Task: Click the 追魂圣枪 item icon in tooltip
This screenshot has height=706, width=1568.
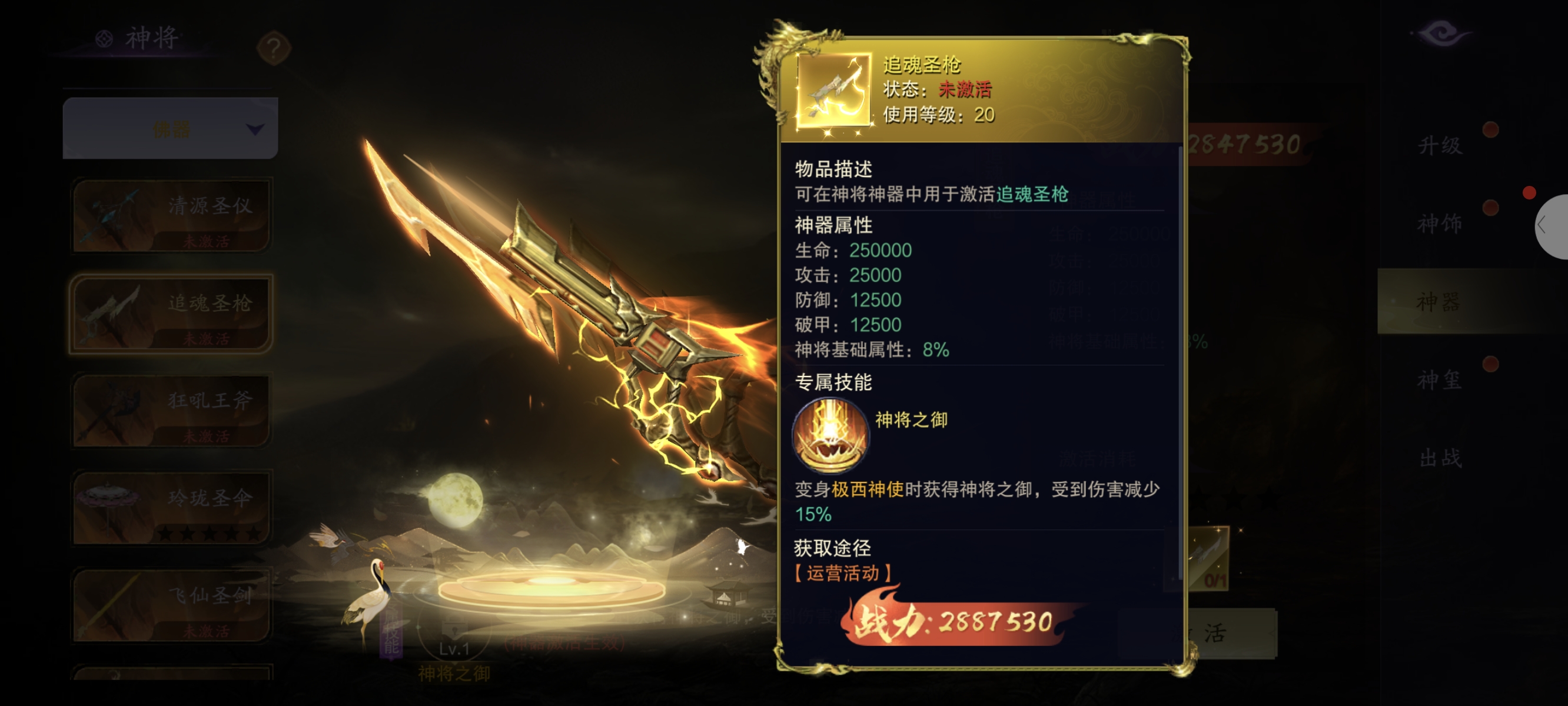Action: (x=833, y=90)
